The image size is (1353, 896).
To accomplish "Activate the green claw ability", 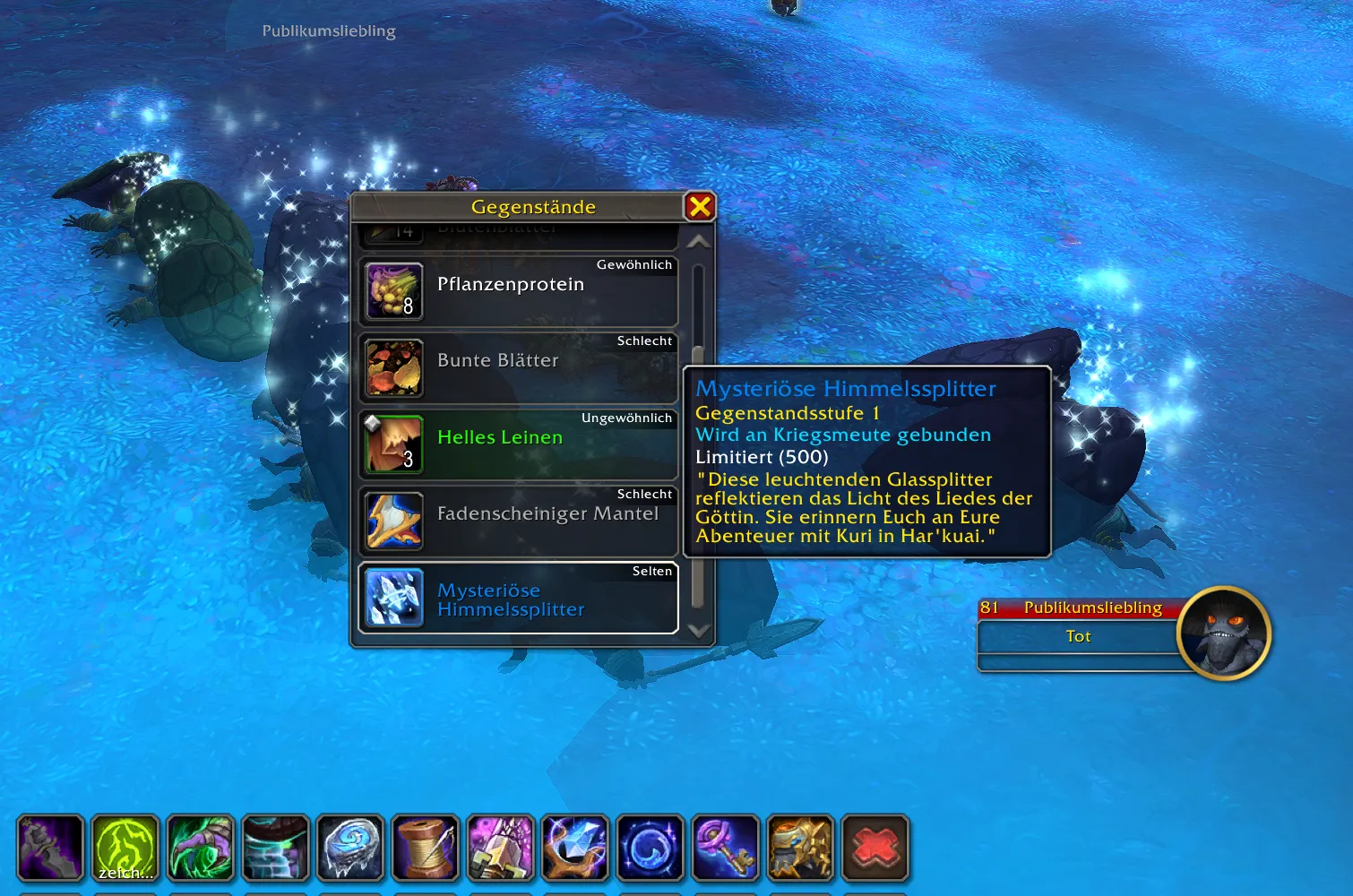I will (x=201, y=848).
